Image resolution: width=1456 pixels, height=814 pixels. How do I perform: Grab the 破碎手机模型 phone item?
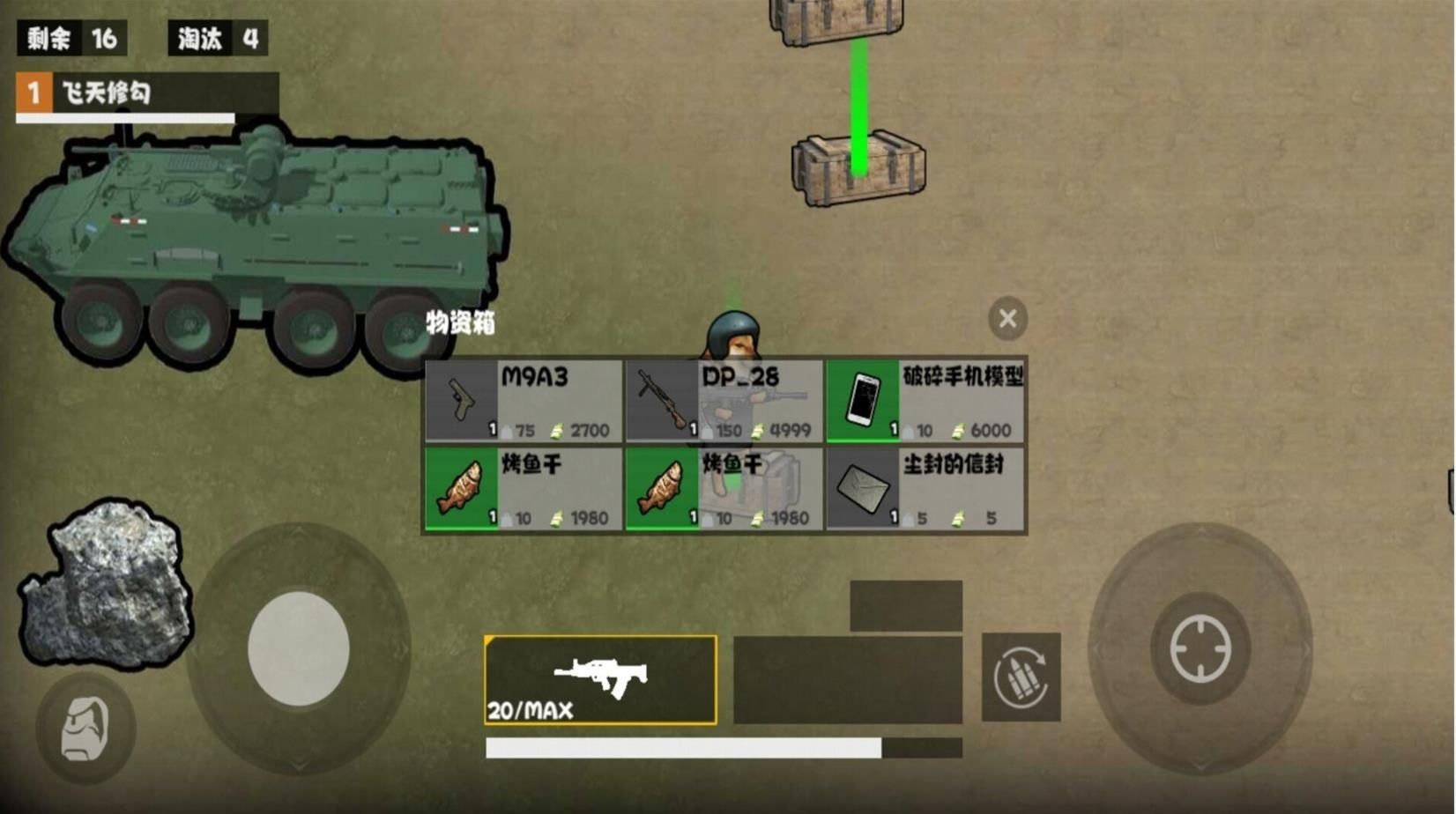tap(925, 401)
